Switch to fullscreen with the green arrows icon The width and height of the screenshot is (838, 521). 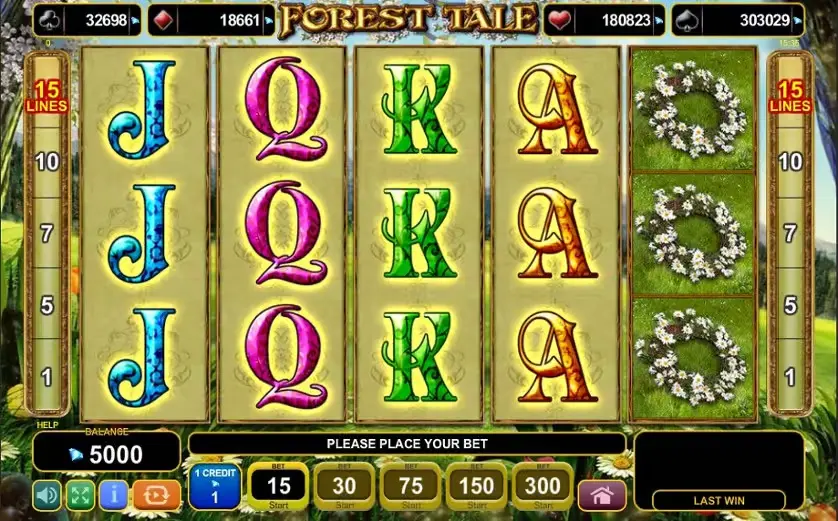[x=80, y=495]
